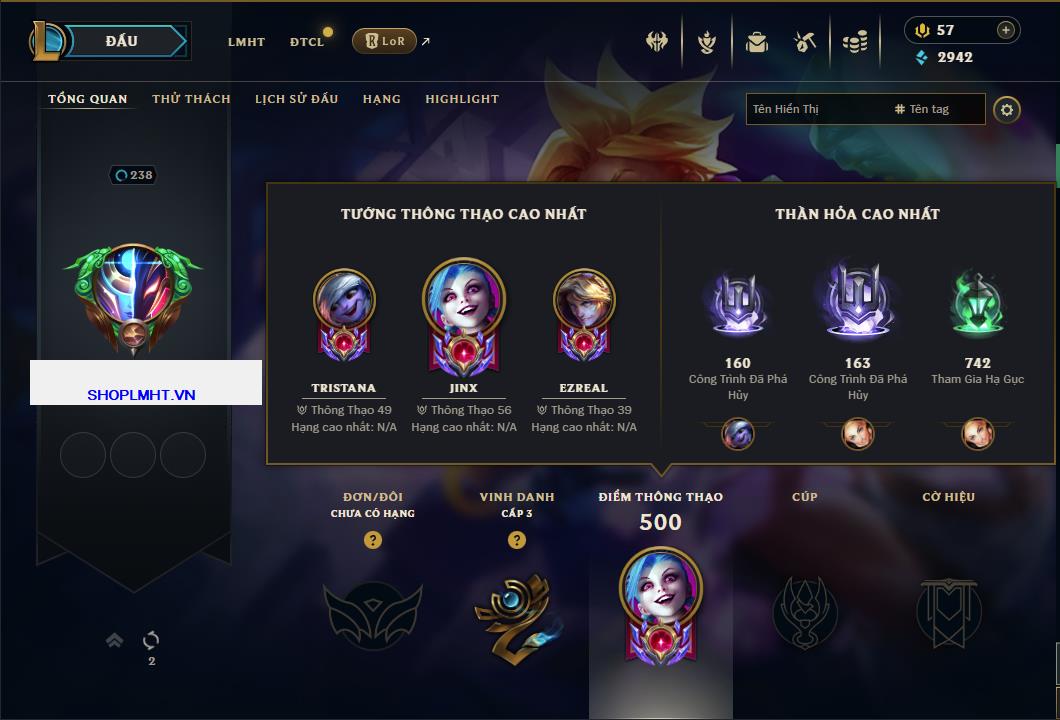Open the crafting hammer icon

804,42
